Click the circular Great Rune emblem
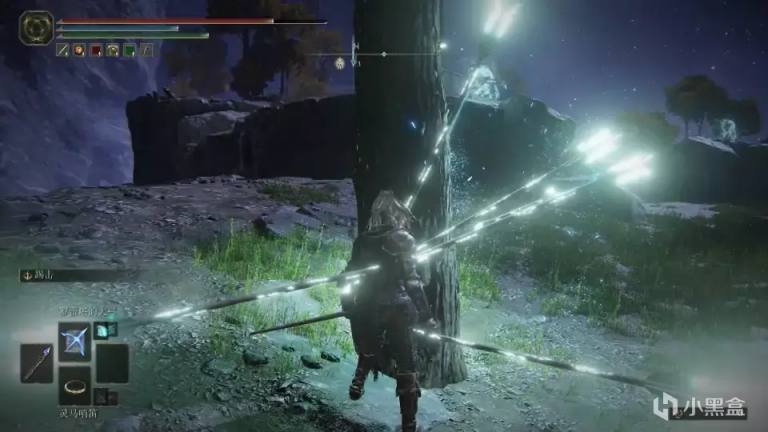This screenshot has height=432, width=768. click(x=37, y=26)
